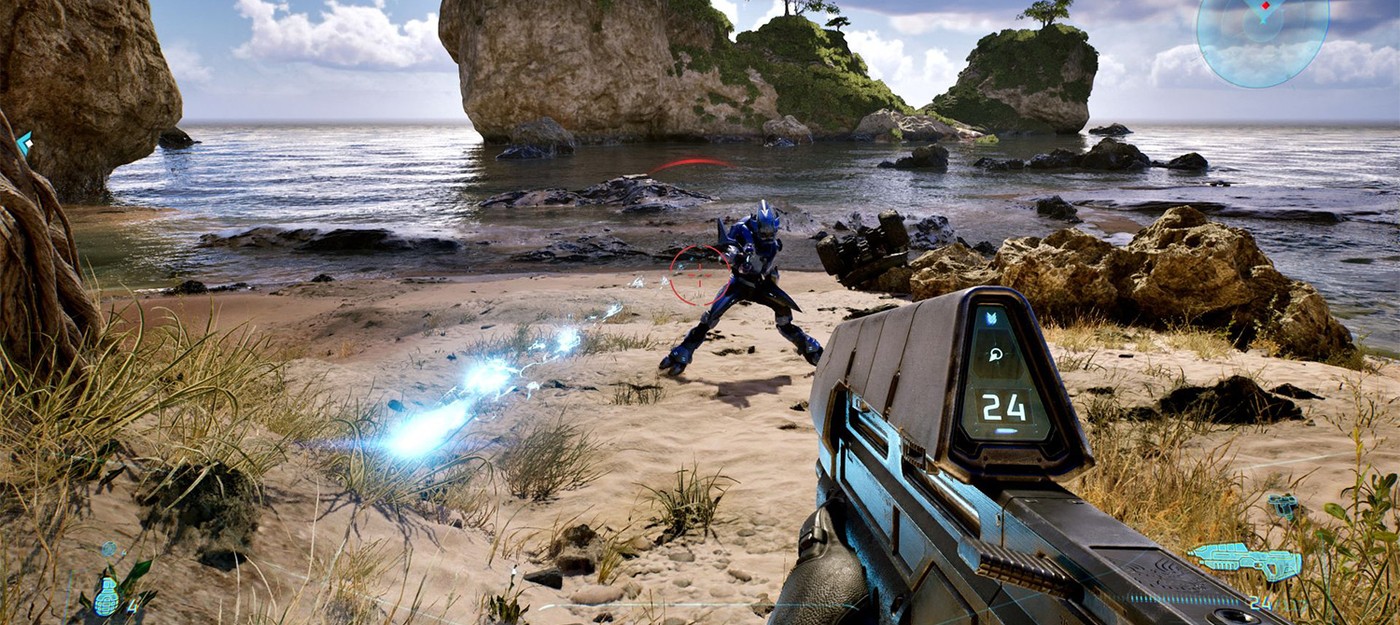Select the assault rifle weapon icon
The image size is (1400, 625).
coord(1244,561)
